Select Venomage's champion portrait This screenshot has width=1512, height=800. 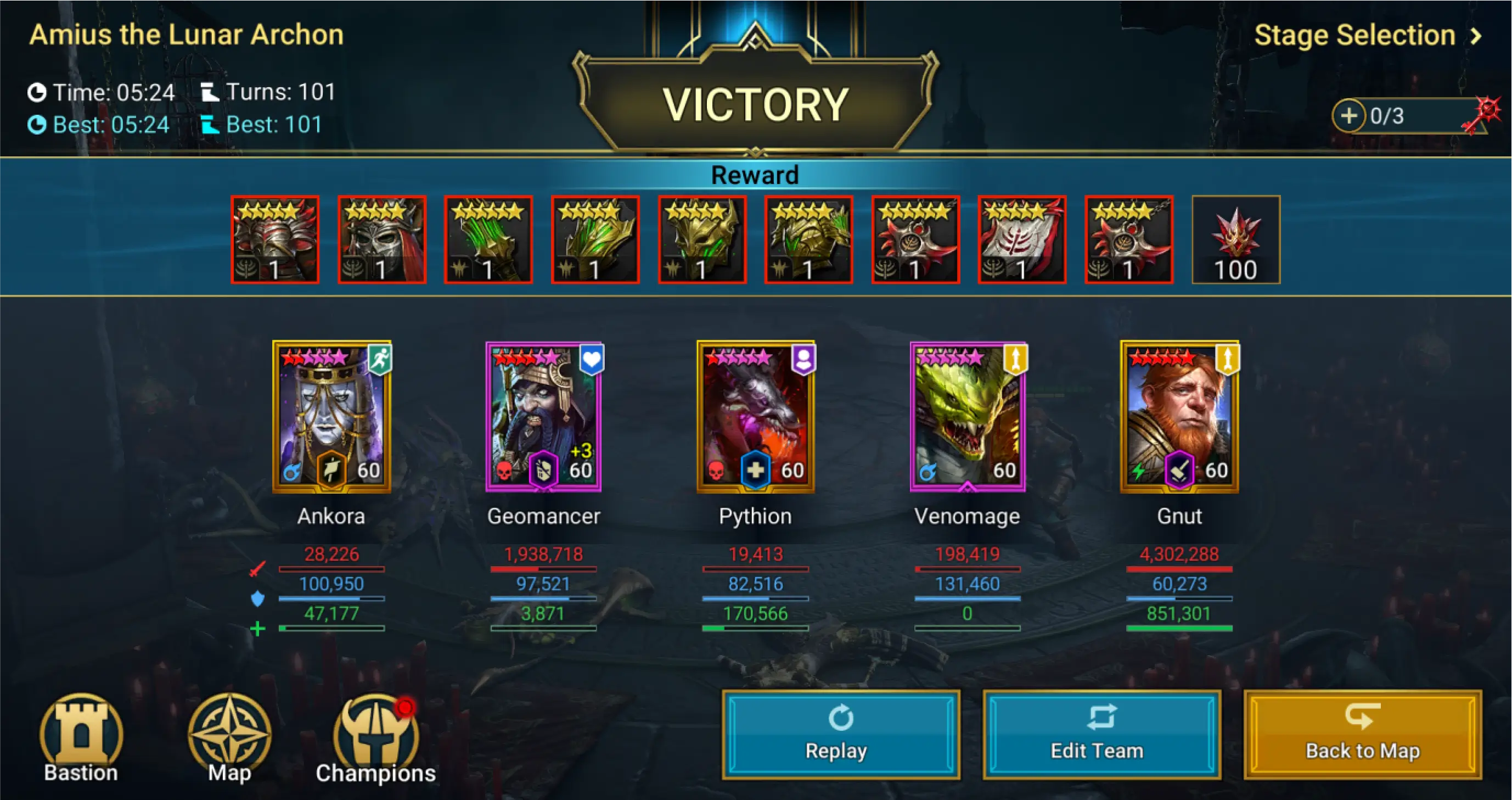[x=968, y=416]
